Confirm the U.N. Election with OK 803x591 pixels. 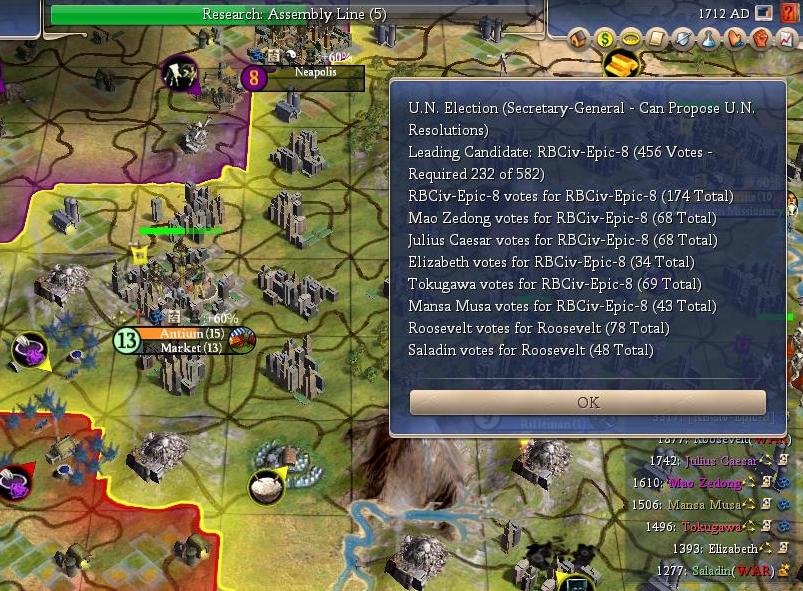(588, 402)
